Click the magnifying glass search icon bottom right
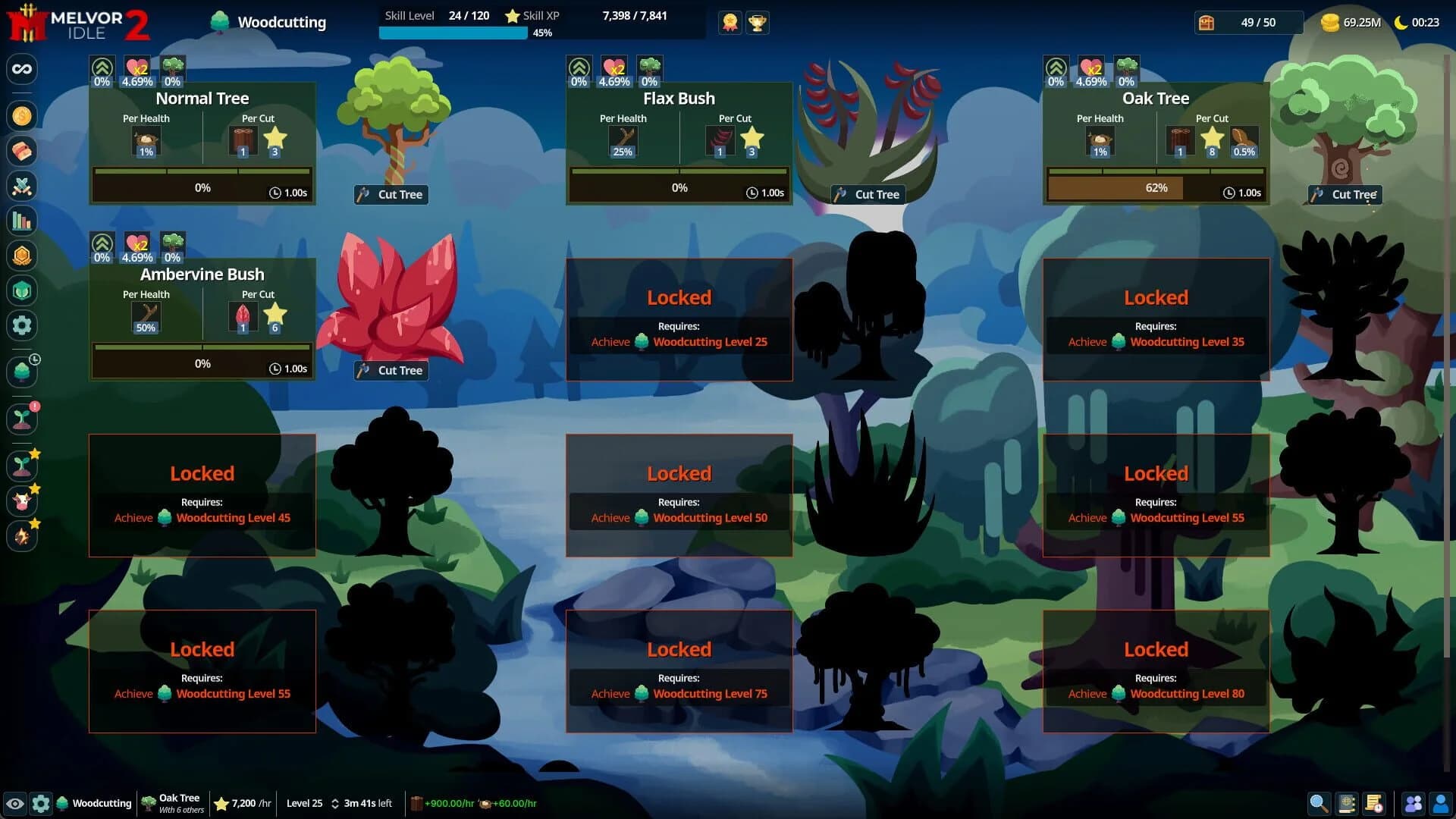Screen dimensions: 1456x819 point(1319,802)
